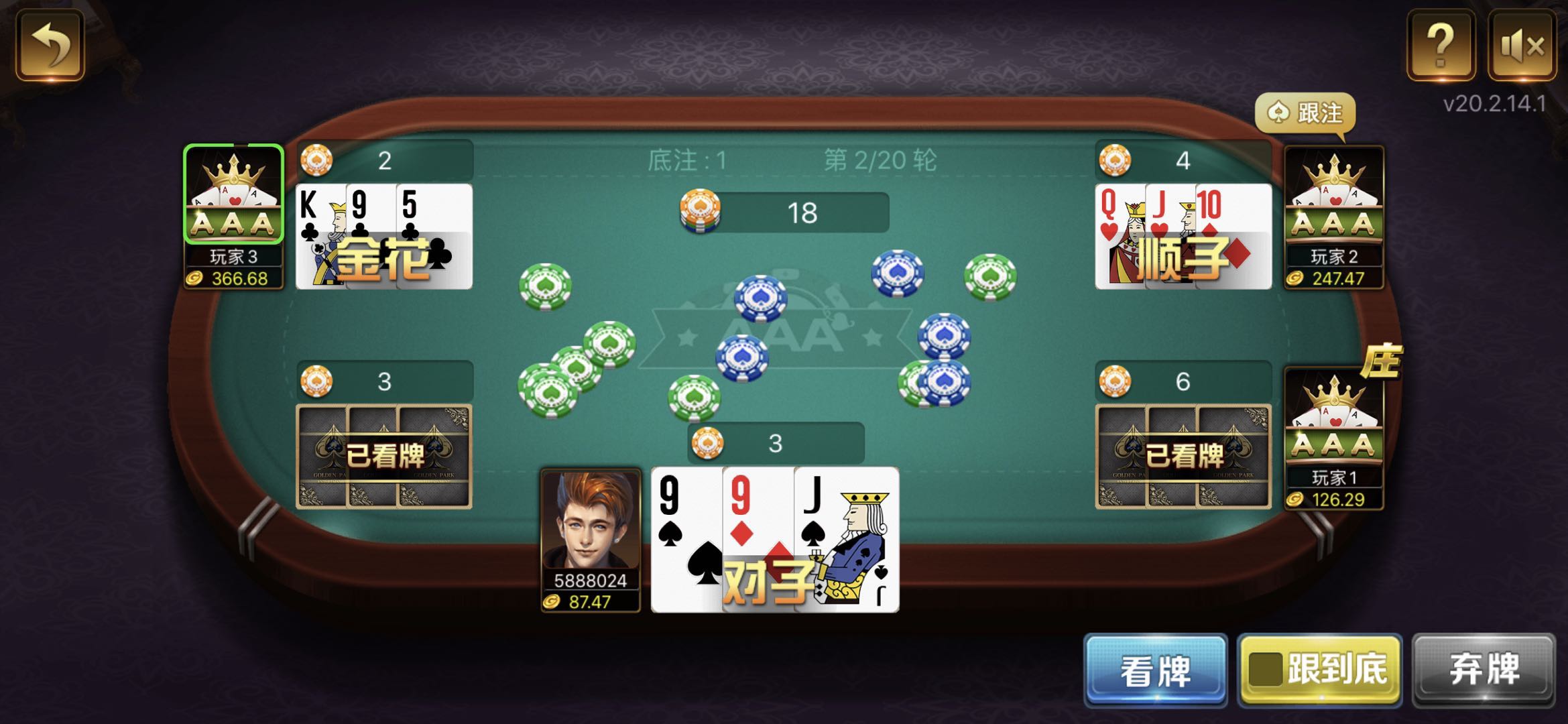Open 玩家2 player profile
The image size is (1568, 724).
[x=1333, y=196]
